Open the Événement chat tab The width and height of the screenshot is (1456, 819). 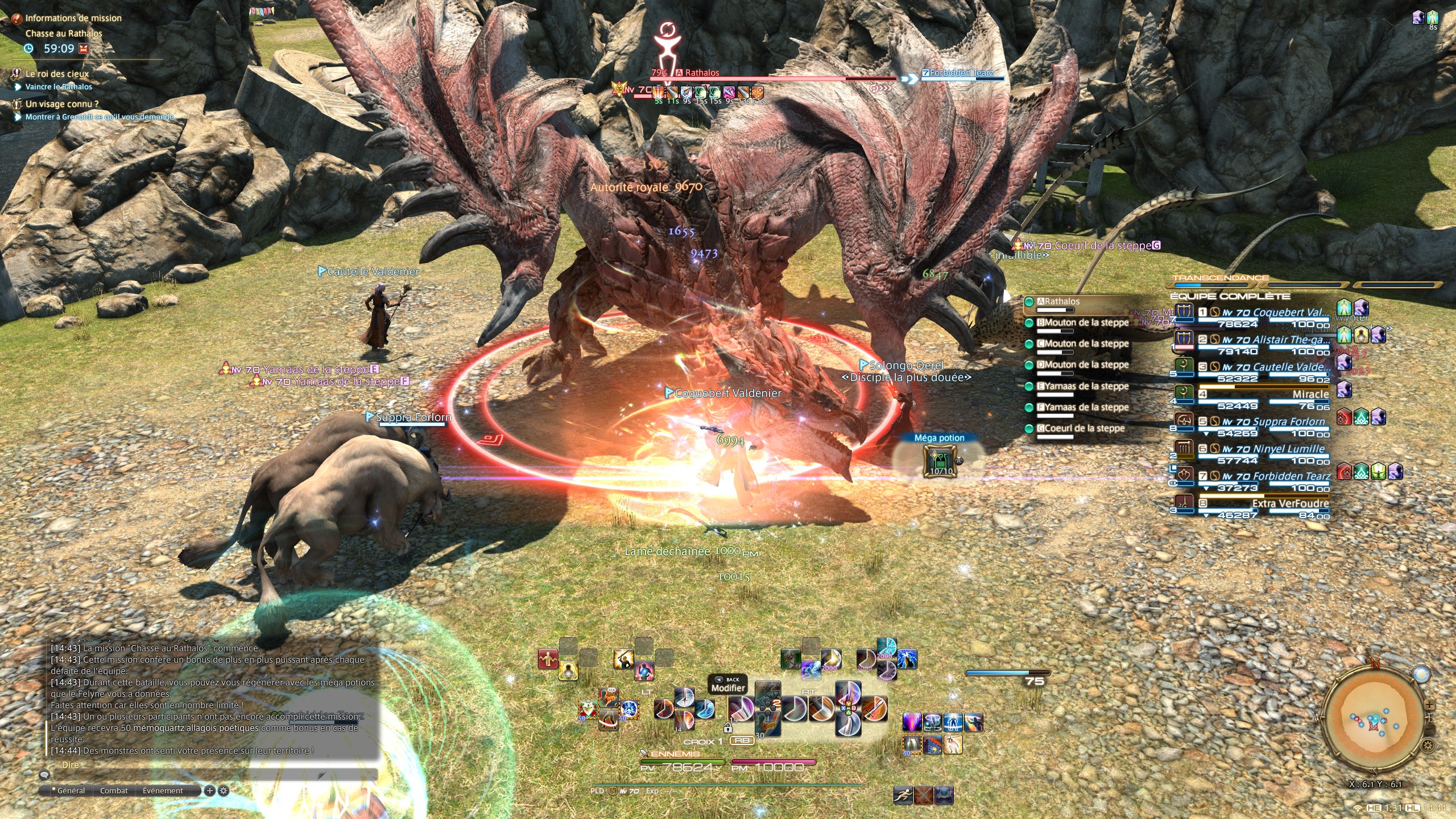[163, 791]
